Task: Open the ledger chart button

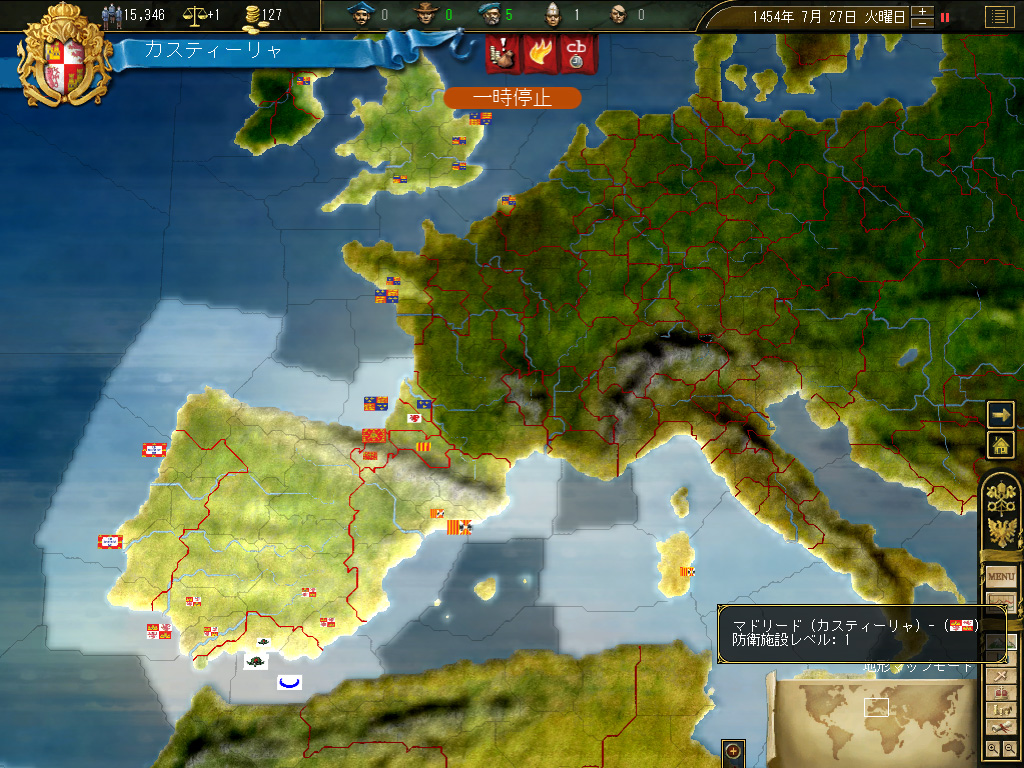Action: point(1001,603)
